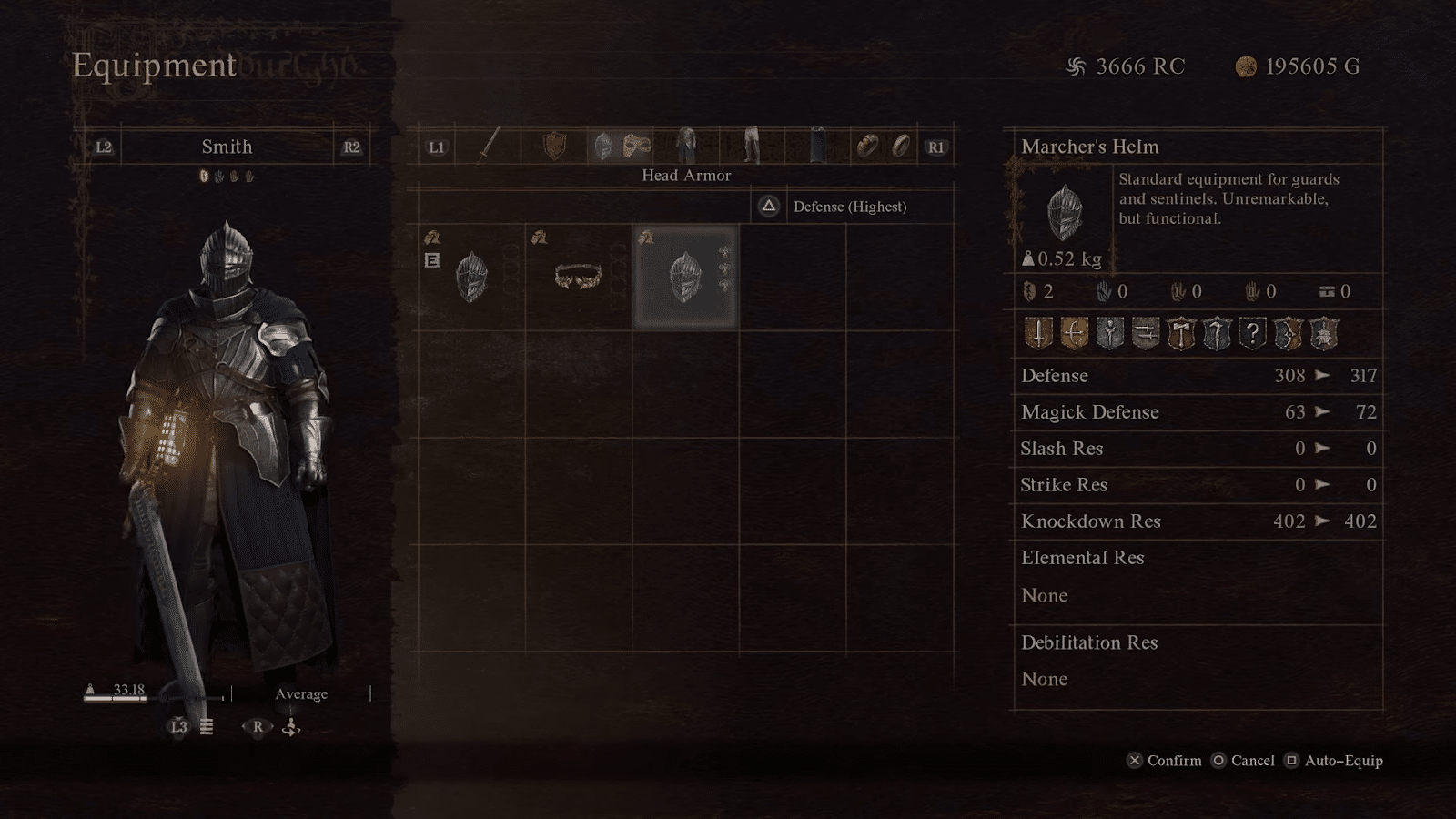The width and height of the screenshot is (1456, 819).
Task: Toggle the Defense (Highest) sort order
Action: point(846,207)
